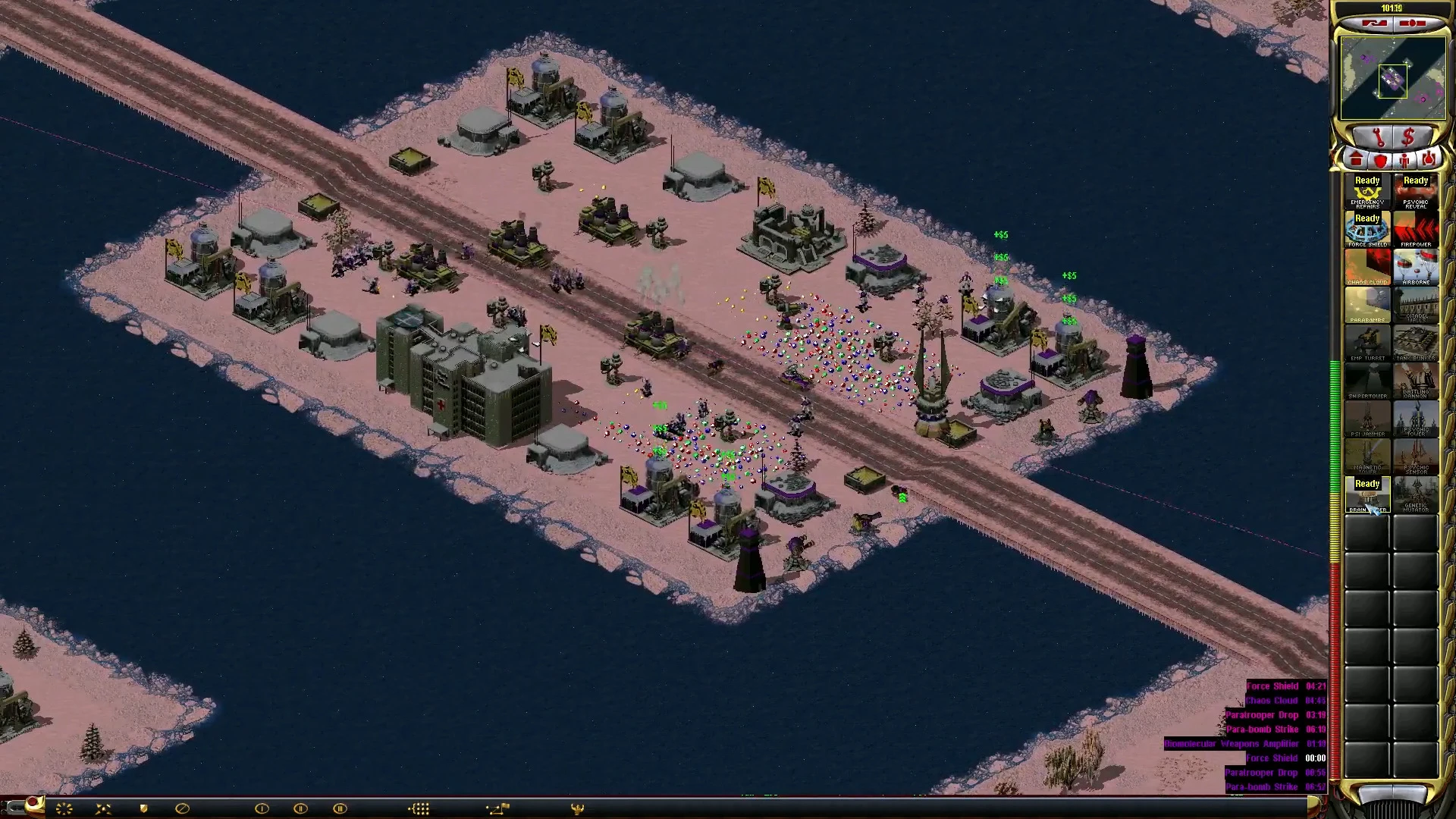This screenshot has width=1456, height=819.
Task: Place the ready Brain Tower
Action: point(1367,495)
